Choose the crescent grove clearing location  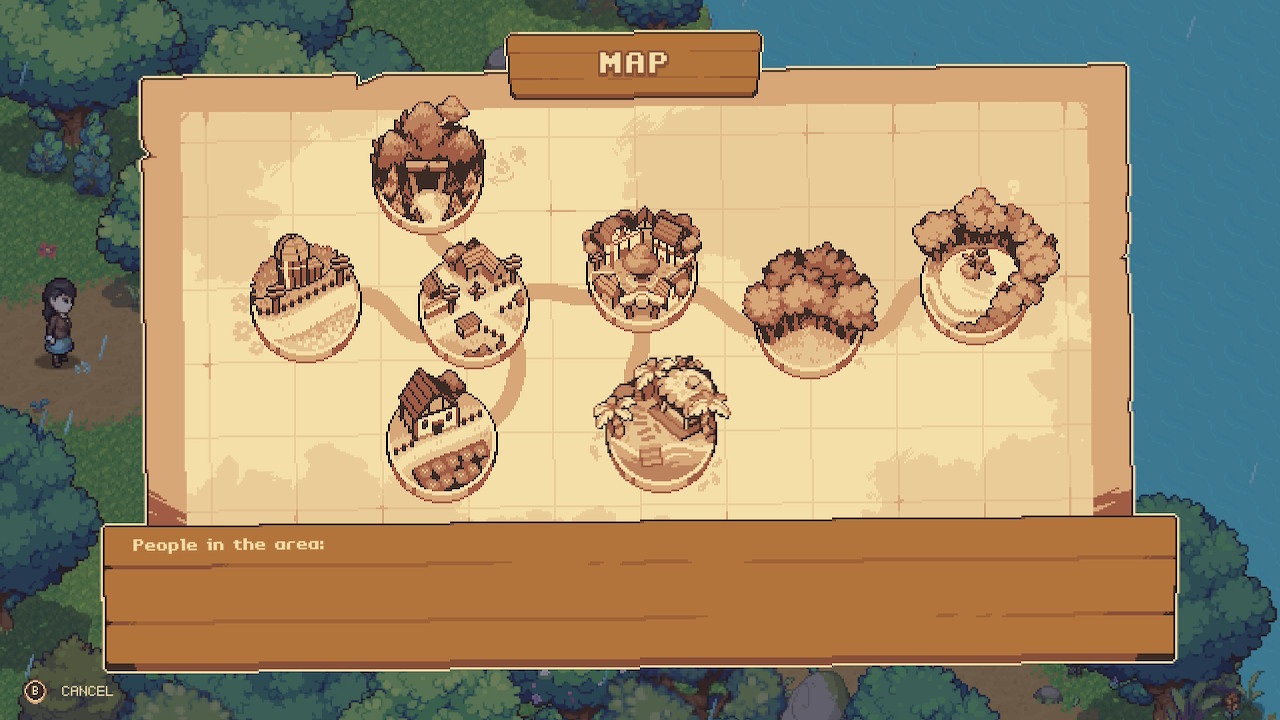[x=984, y=267]
